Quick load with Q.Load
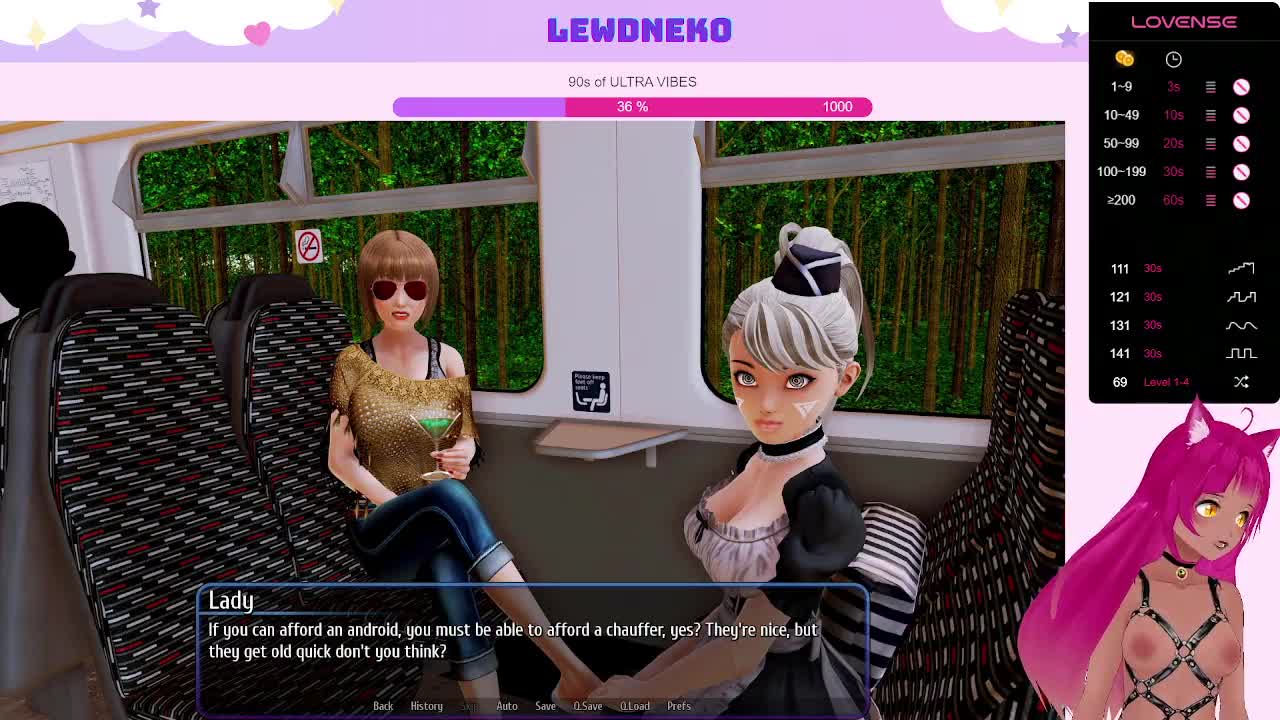This screenshot has height=720, width=1280. 635,706
